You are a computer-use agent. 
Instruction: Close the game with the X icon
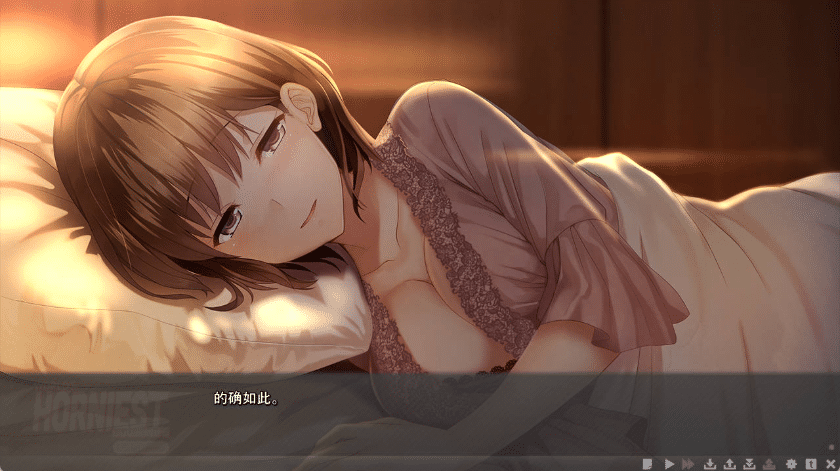point(829,463)
